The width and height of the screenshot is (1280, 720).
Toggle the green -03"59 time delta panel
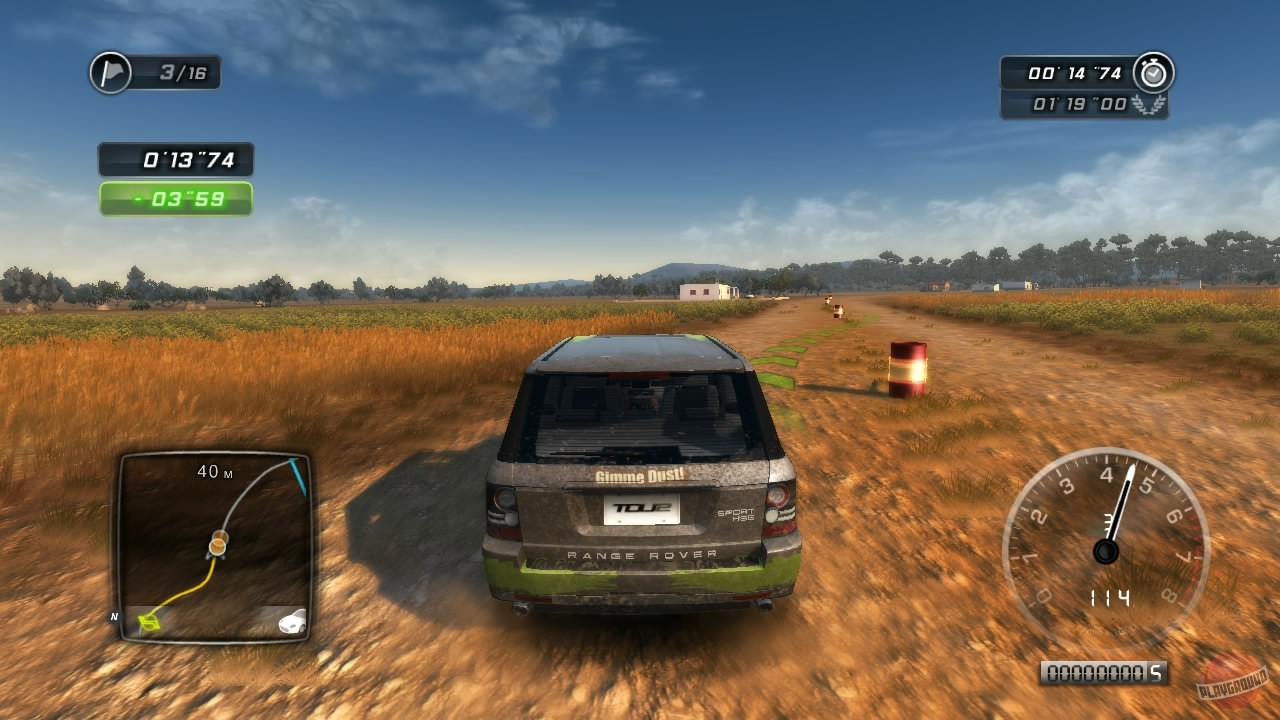click(x=178, y=196)
